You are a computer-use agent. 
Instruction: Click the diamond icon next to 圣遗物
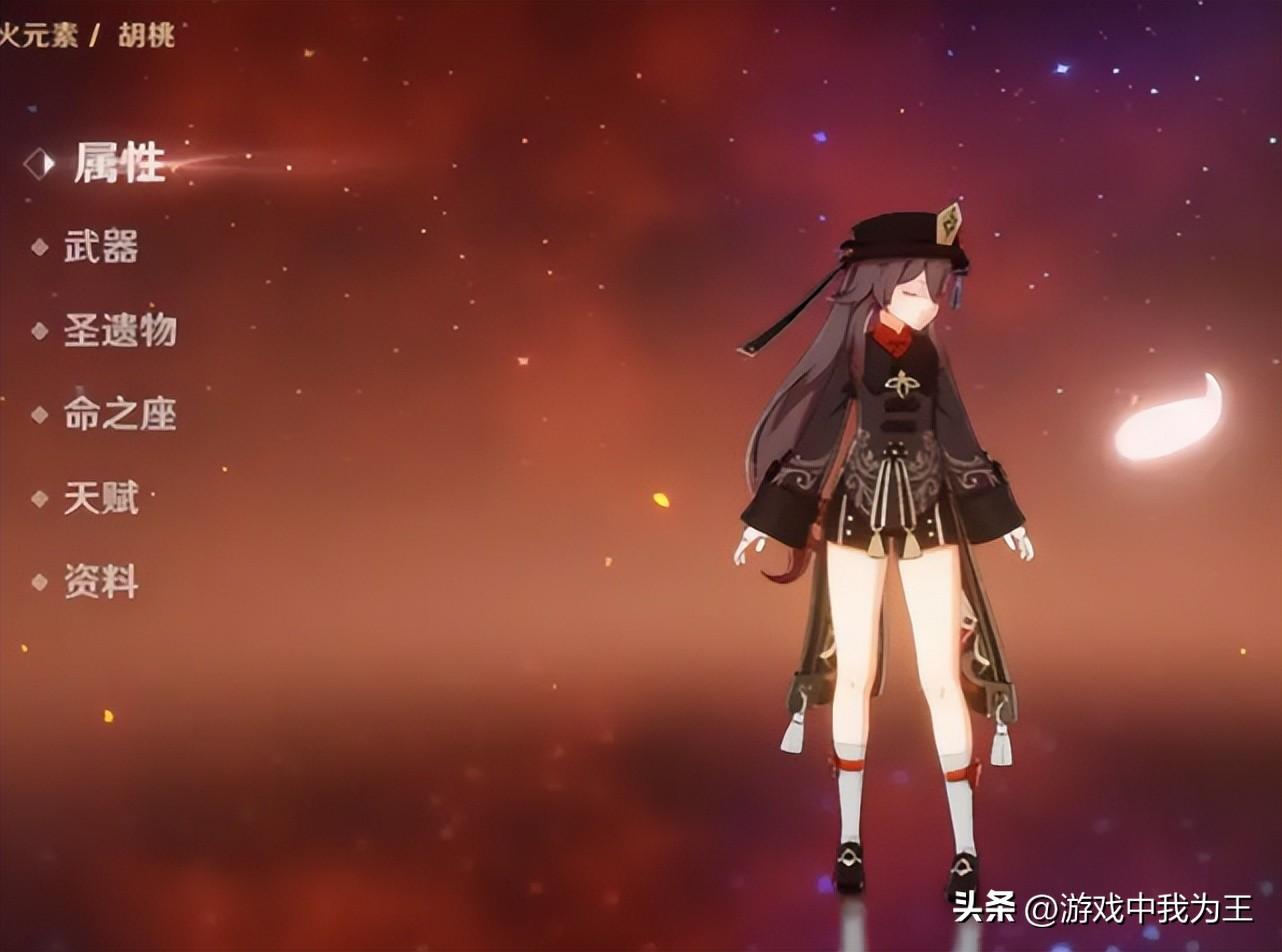(38, 333)
